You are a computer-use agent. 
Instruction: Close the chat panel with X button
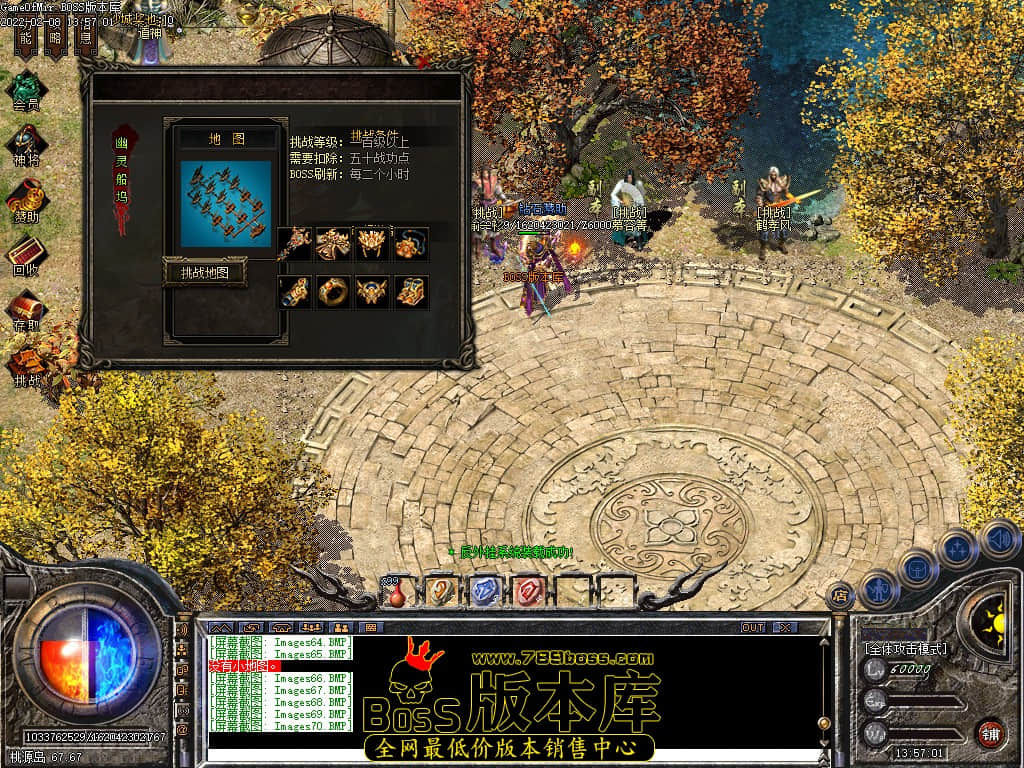785,627
